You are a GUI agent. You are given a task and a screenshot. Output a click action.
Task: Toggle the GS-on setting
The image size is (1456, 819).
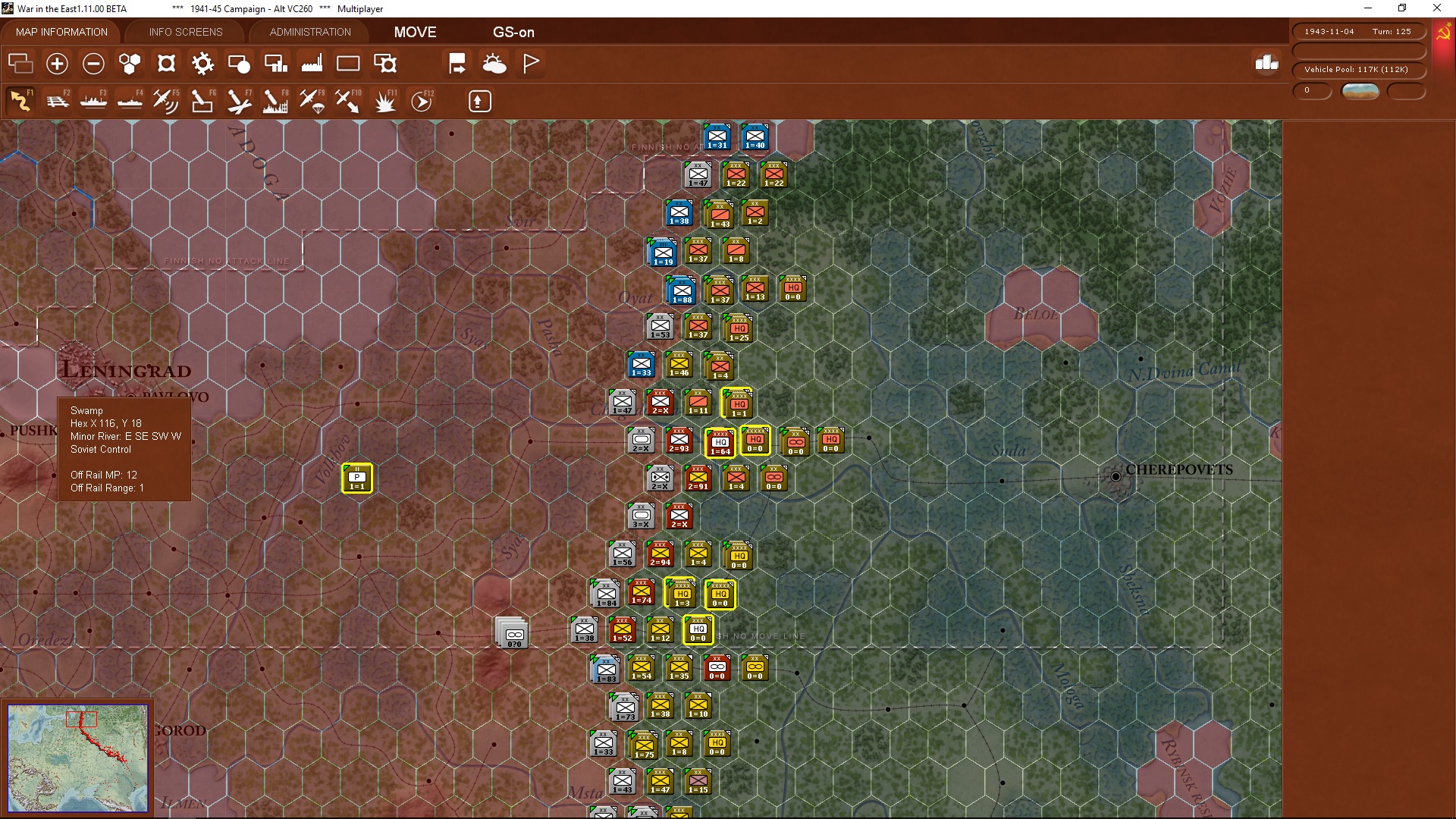514,32
